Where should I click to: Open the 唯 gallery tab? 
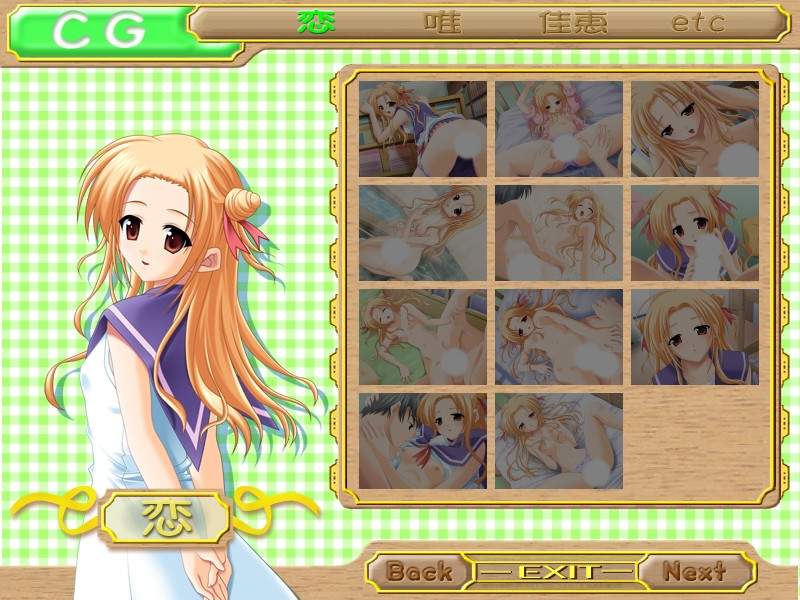click(444, 22)
